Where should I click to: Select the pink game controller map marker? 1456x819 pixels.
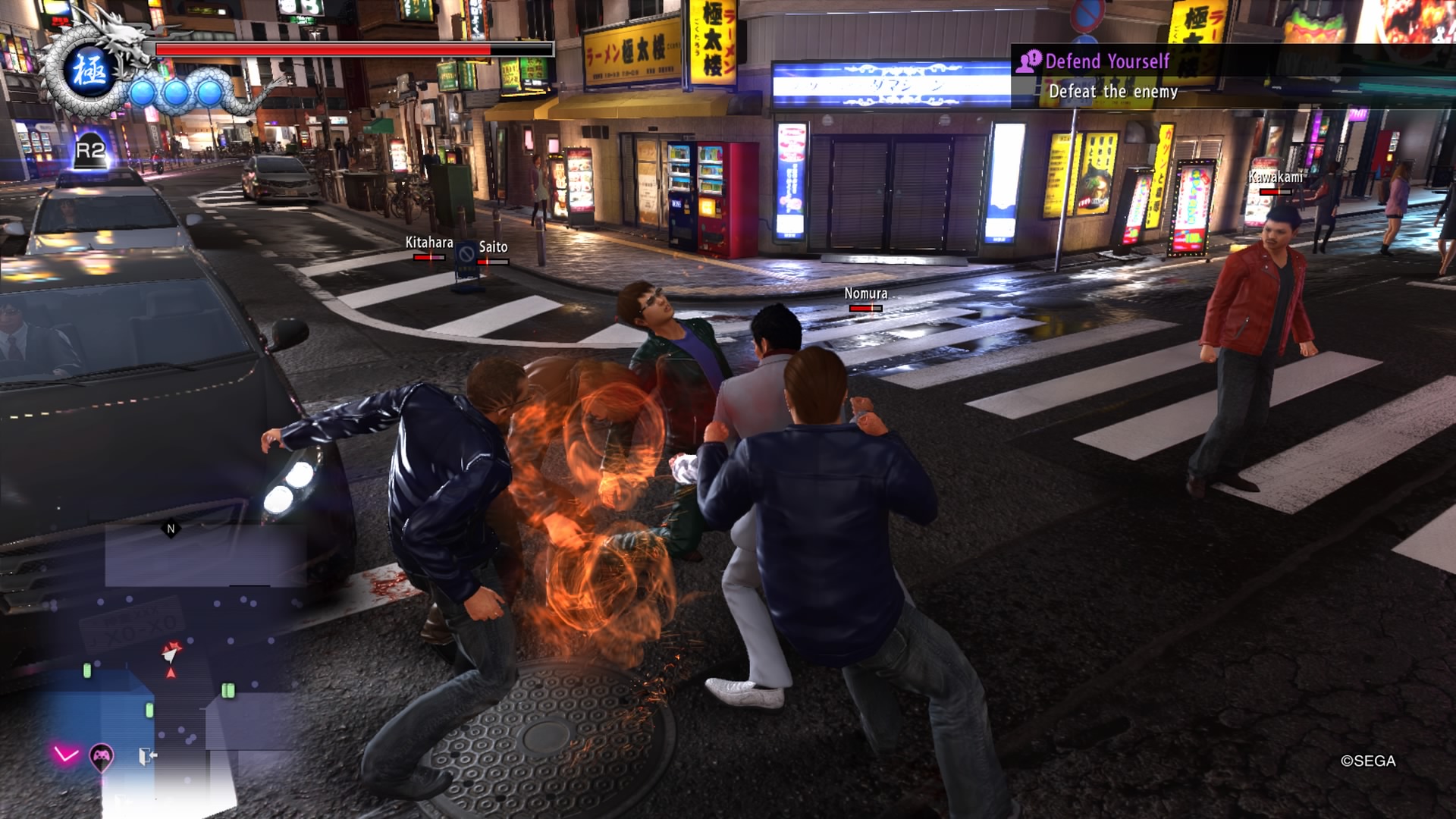point(102,755)
